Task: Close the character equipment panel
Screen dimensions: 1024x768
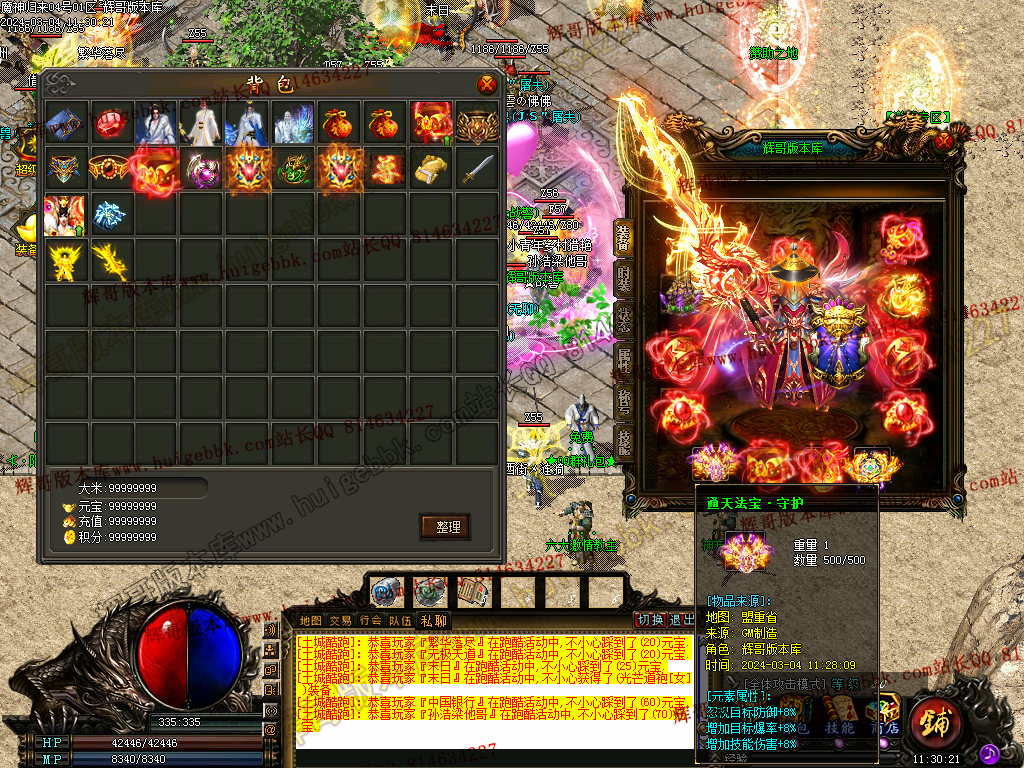Action: coord(943,141)
